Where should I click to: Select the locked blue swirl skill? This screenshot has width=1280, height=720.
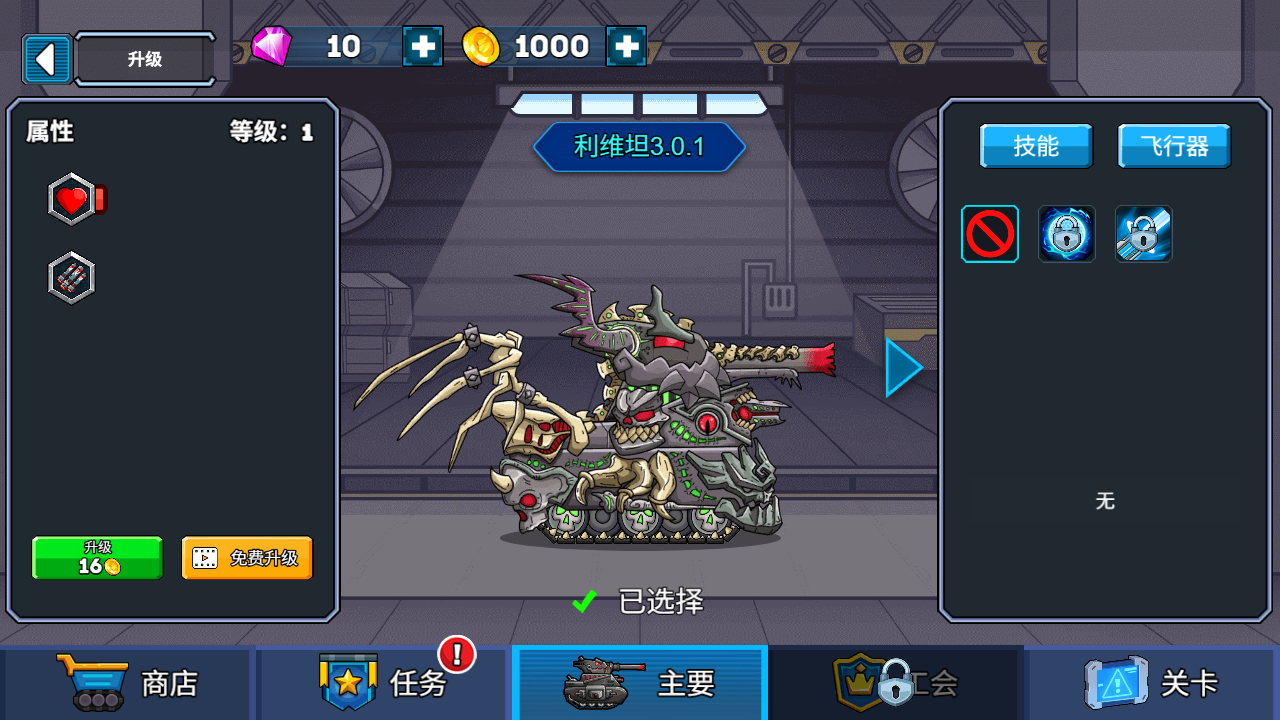pyautogui.click(x=1067, y=234)
